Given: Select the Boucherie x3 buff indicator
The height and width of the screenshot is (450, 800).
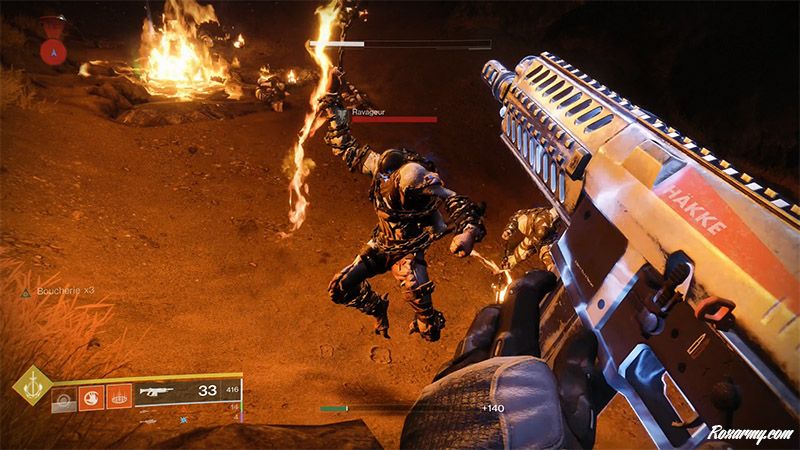Looking at the screenshot, I should point(62,291).
